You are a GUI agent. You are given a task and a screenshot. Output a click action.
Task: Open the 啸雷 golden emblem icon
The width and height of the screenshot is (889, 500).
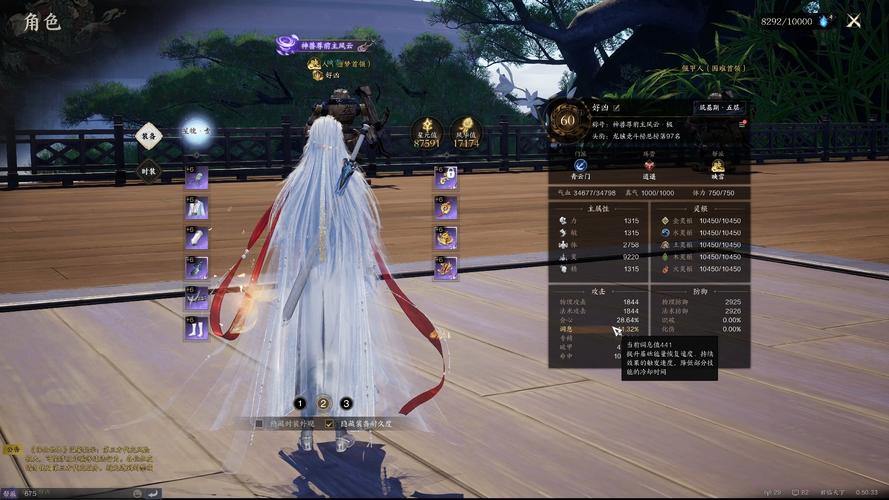point(717,165)
